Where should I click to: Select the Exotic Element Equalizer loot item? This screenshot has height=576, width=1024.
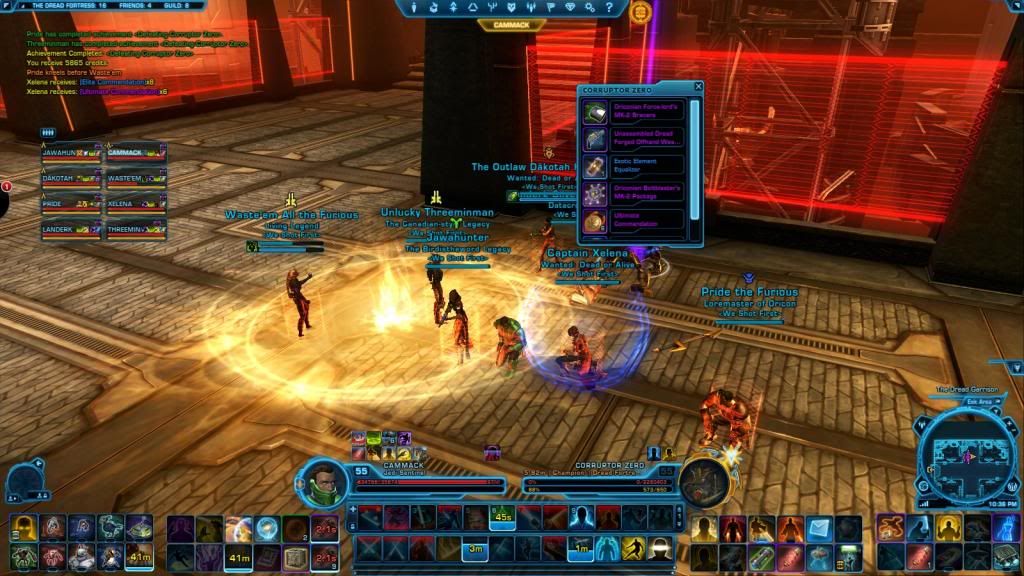coord(640,167)
